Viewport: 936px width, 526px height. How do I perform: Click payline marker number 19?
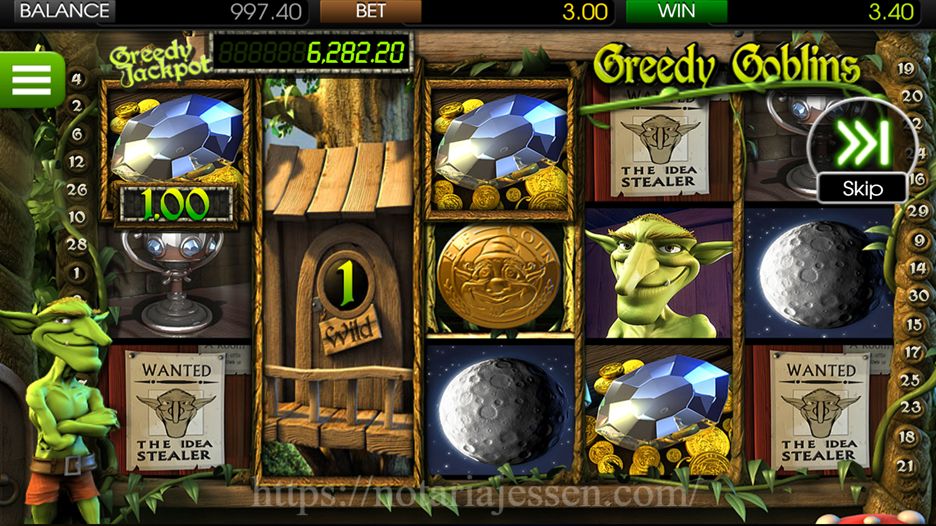[907, 69]
